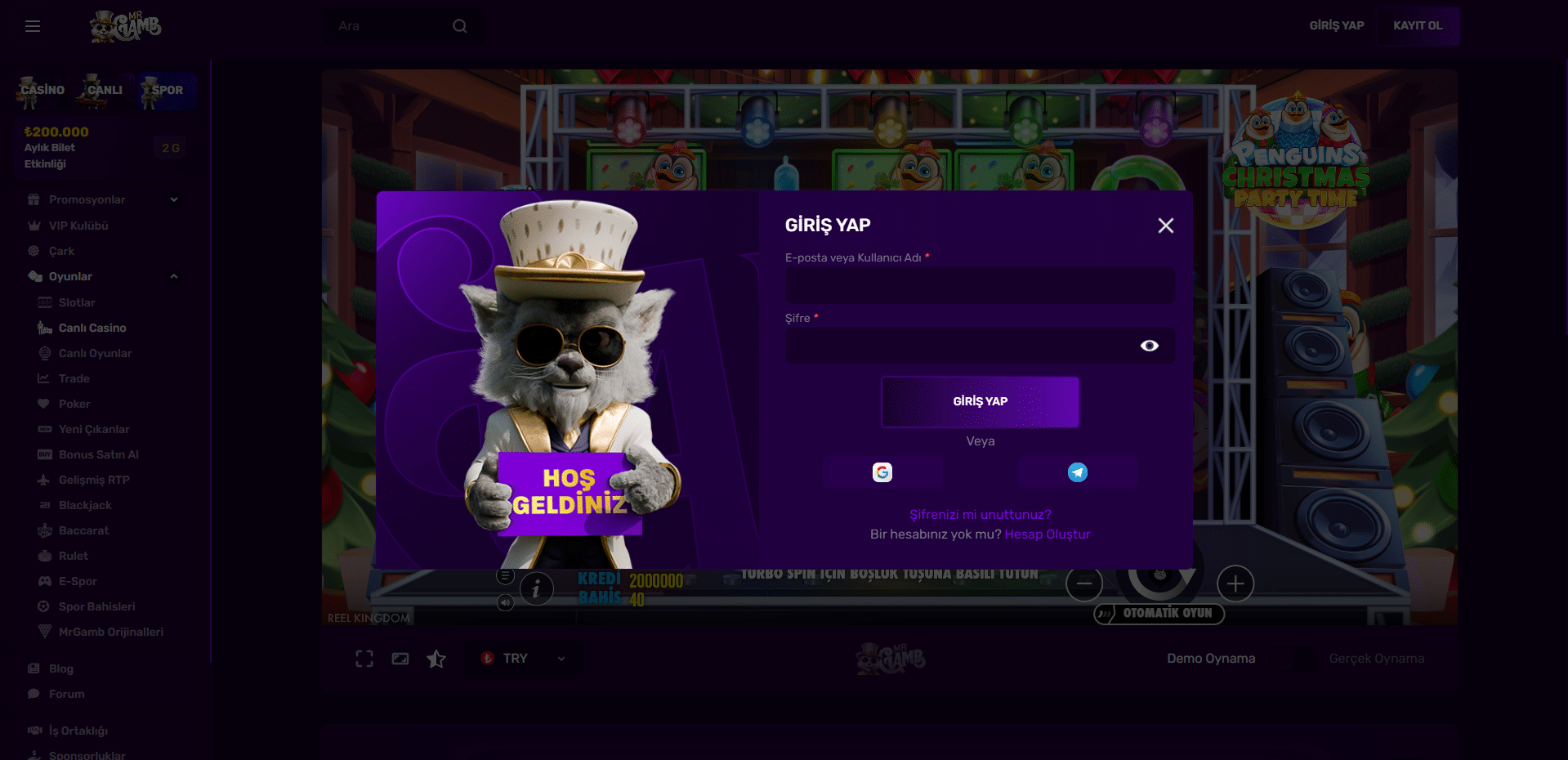
Task: Switch to the Spor tab
Action: coord(167,91)
